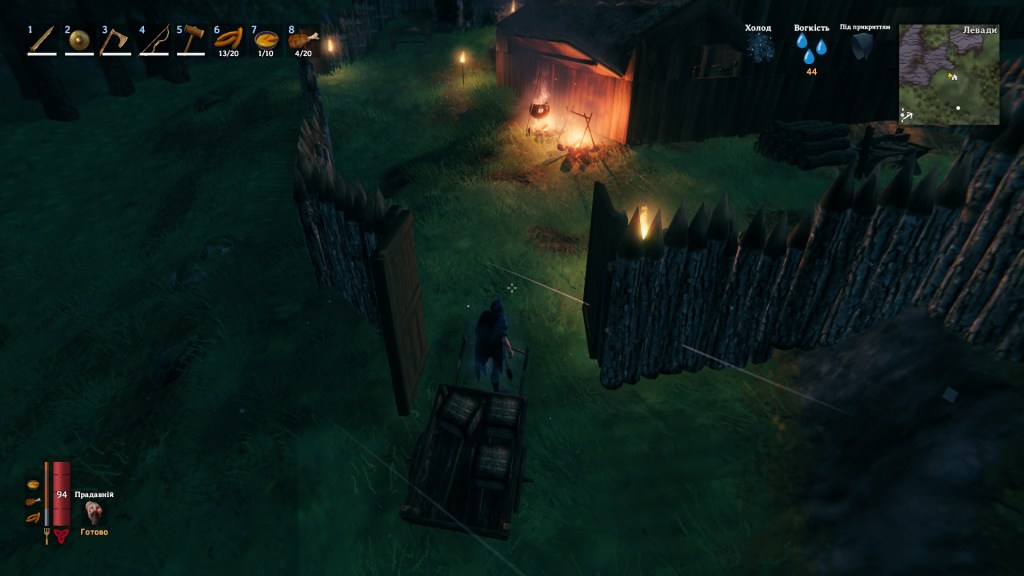Select the bow in hotbar slot 4

tap(153, 39)
